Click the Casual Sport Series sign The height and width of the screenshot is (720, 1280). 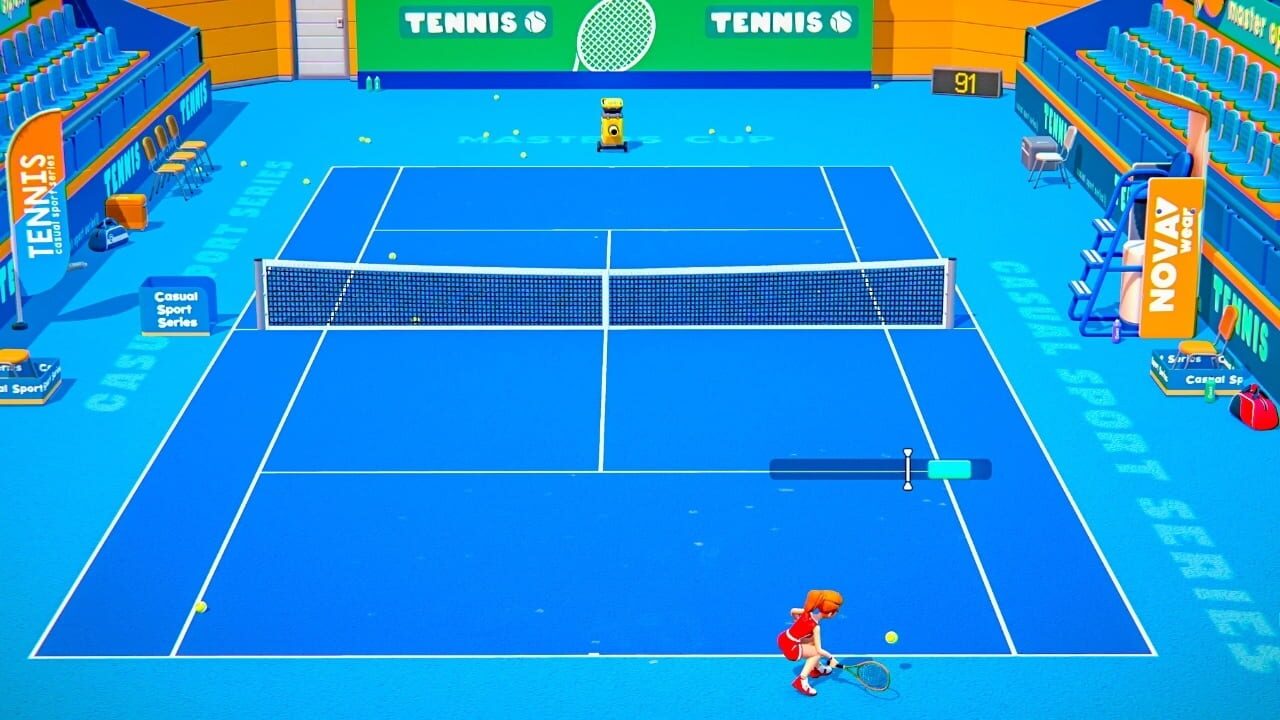pyautogui.click(x=177, y=307)
